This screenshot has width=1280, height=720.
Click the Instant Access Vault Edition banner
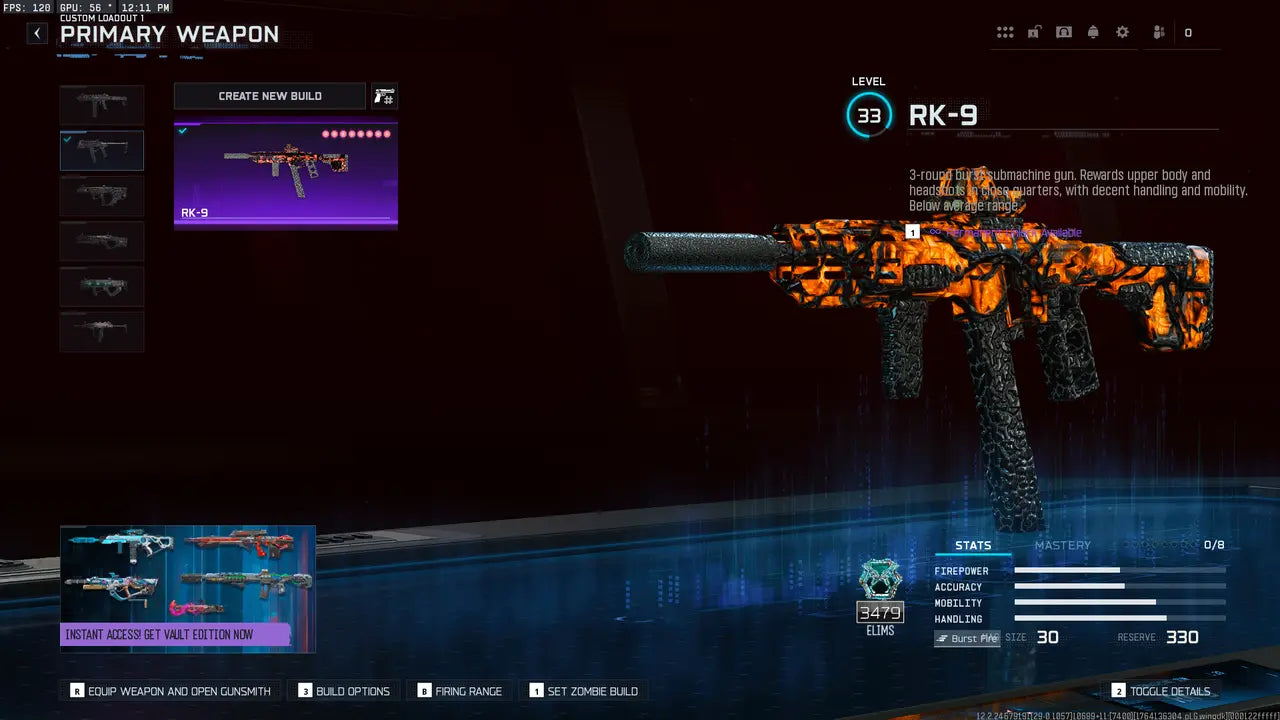pos(187,588)
